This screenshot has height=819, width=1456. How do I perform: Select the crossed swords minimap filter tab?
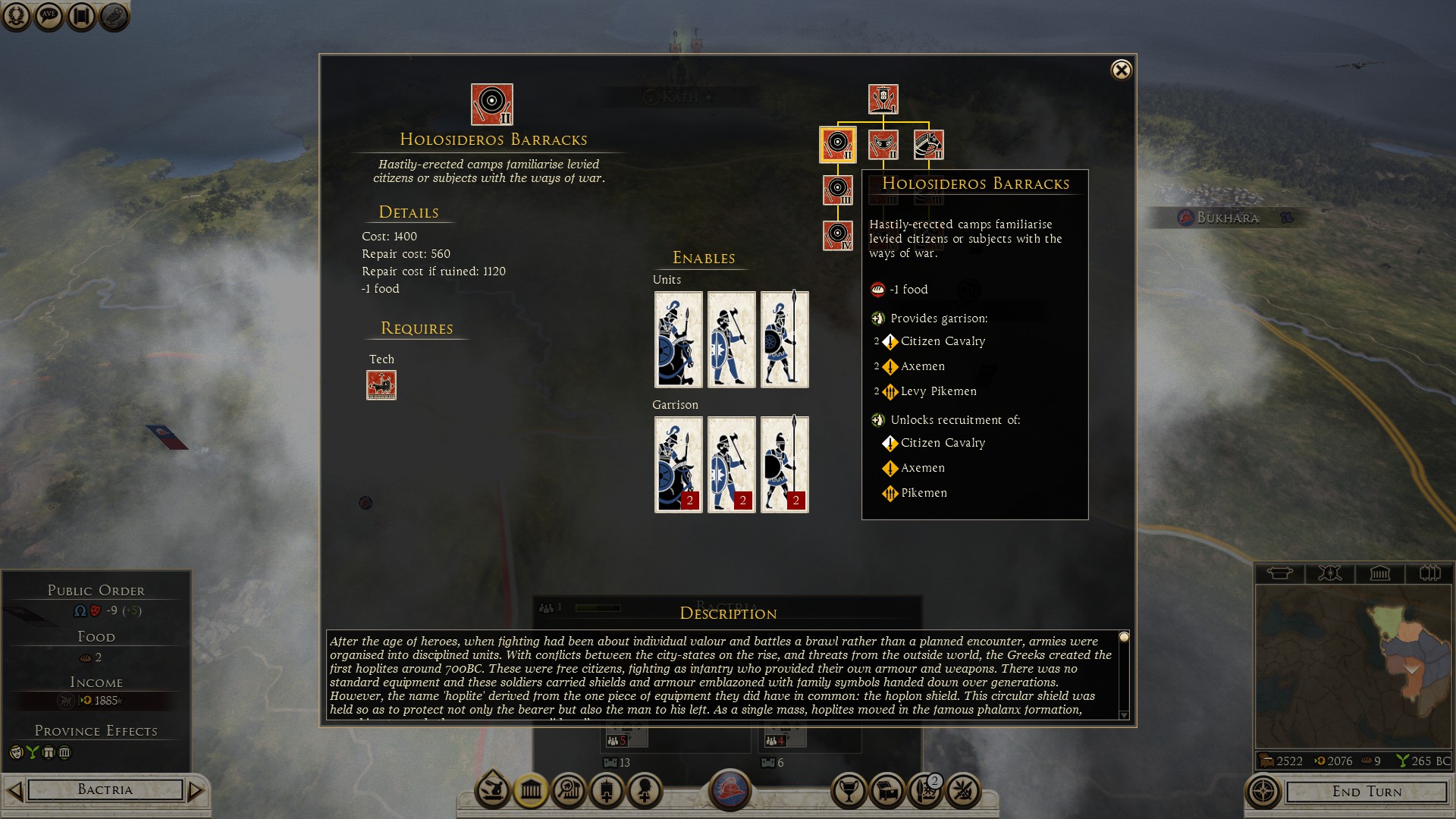pyautogui.click(x=1329, y=573)
